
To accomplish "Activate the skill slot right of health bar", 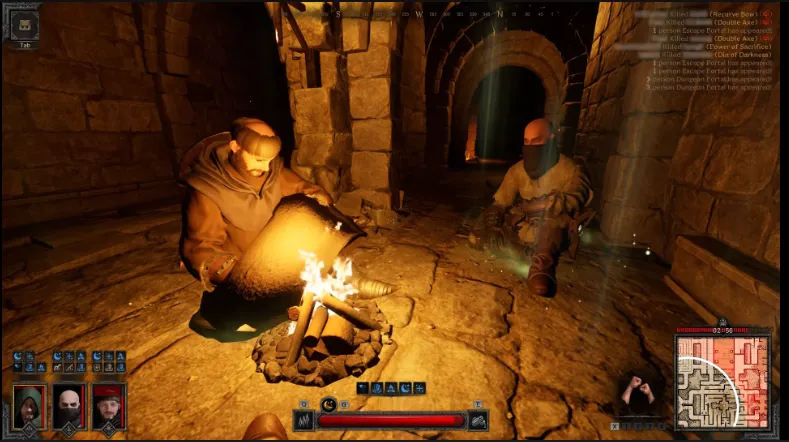I will click(479, 420).
